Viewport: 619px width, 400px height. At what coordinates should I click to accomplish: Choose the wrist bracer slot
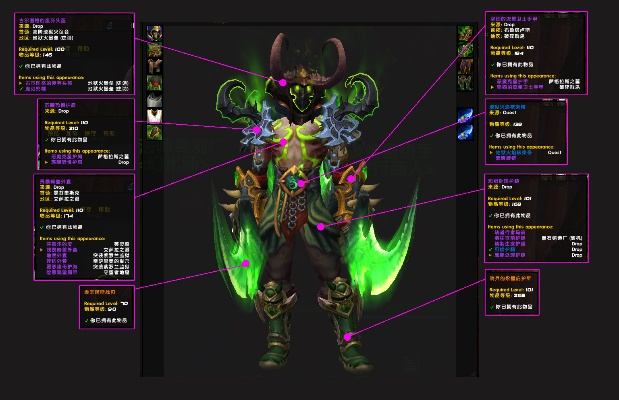pyautogui.click(x=154, y=132)
